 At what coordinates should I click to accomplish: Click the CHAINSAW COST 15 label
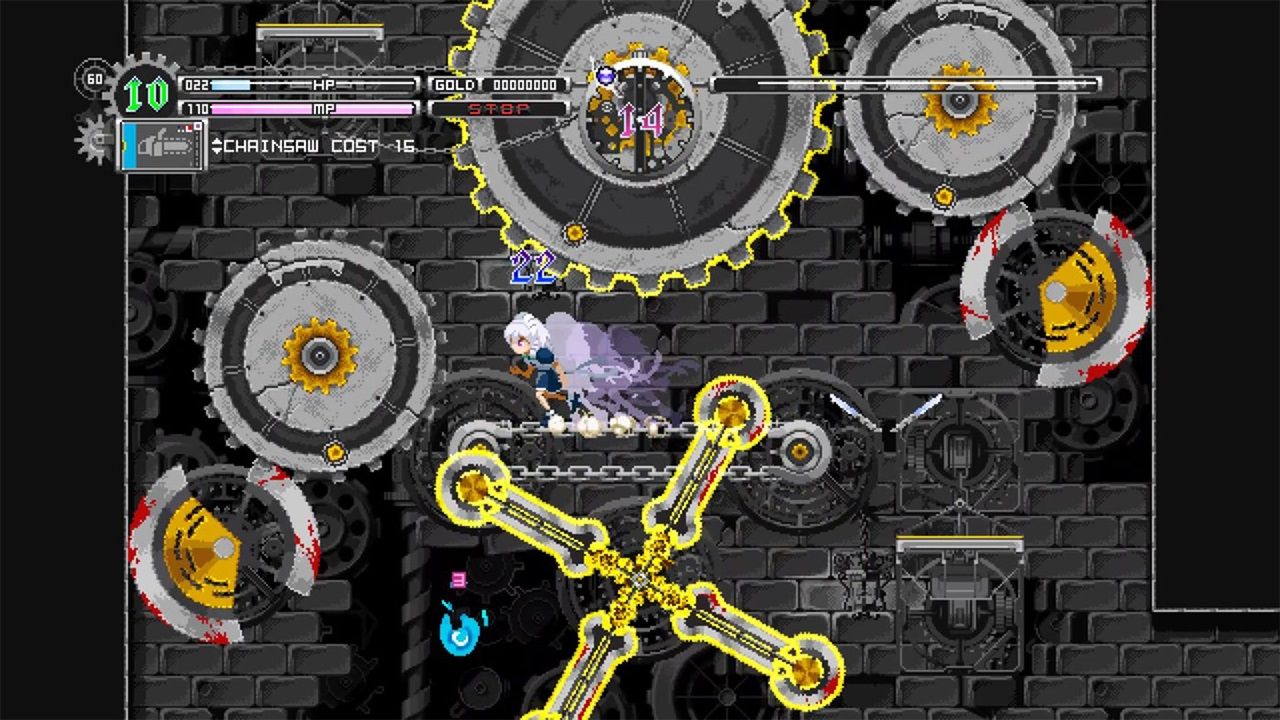(x=320, y=146)
